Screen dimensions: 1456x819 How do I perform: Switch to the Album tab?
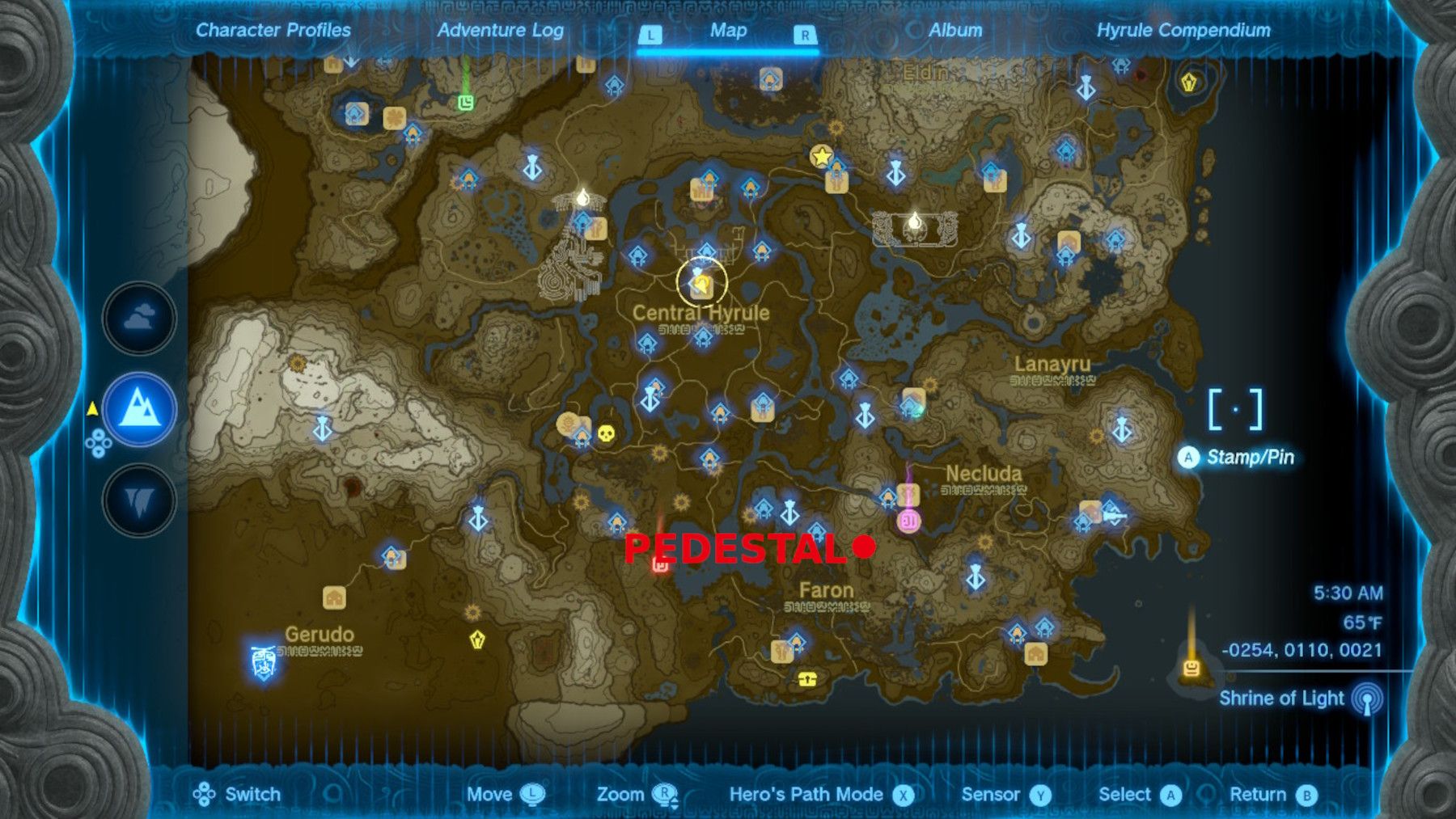coord(954,32)
